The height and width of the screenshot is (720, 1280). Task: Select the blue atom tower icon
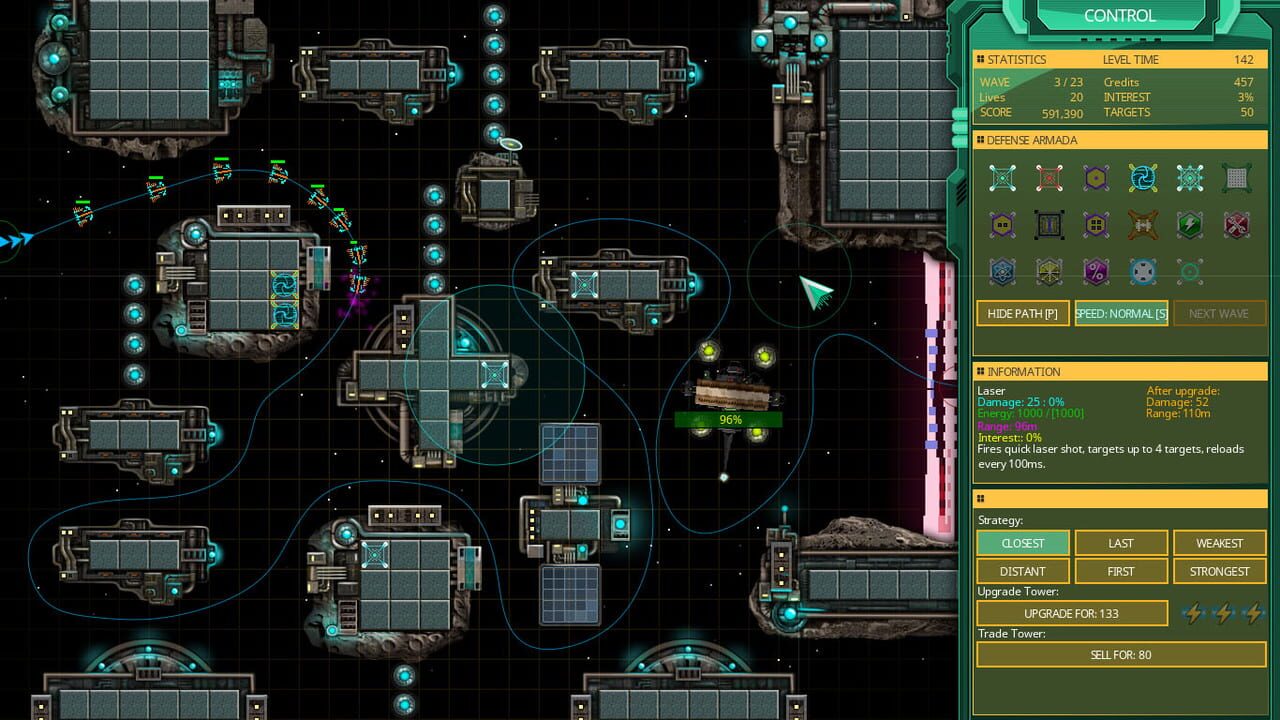pyautogui.click(x=1002, y=271)
